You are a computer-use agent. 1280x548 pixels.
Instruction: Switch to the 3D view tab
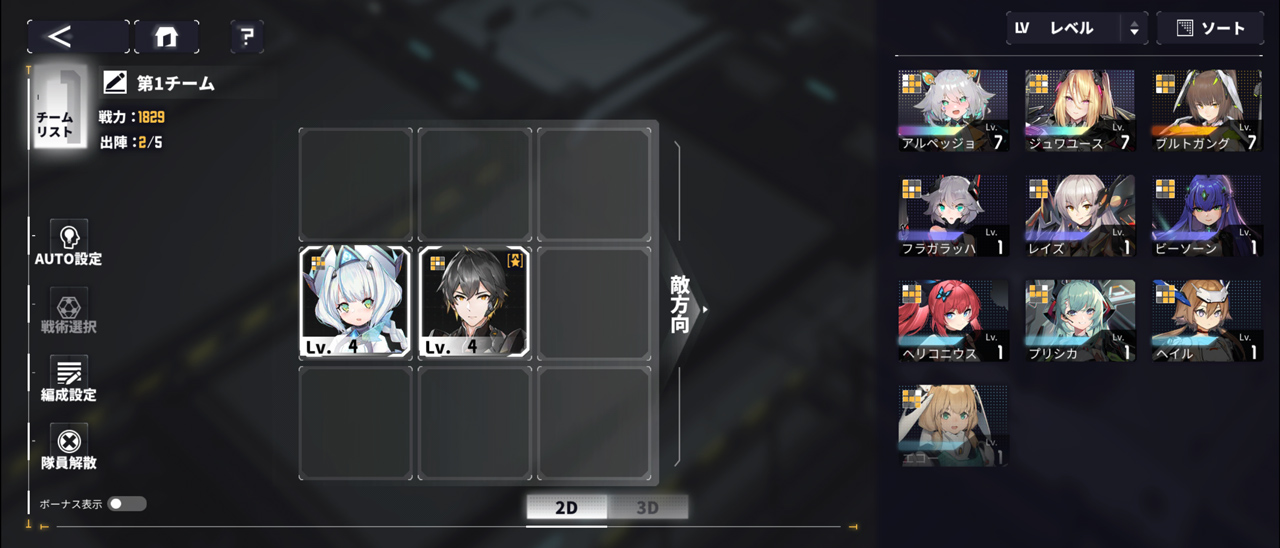pyautogui.click(x=647, y=507)
